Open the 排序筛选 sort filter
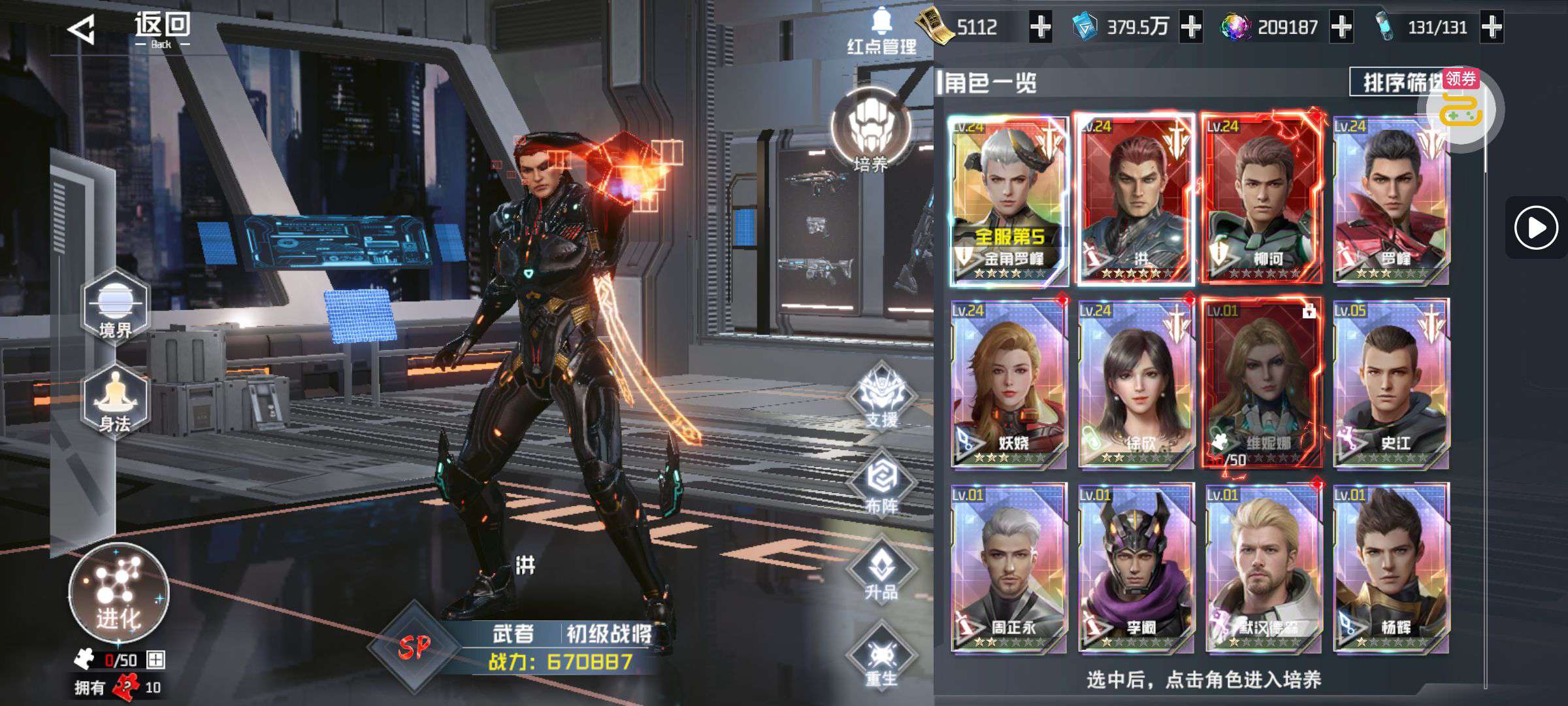Screen dimensions: 1568x706 pos(1395,82)
